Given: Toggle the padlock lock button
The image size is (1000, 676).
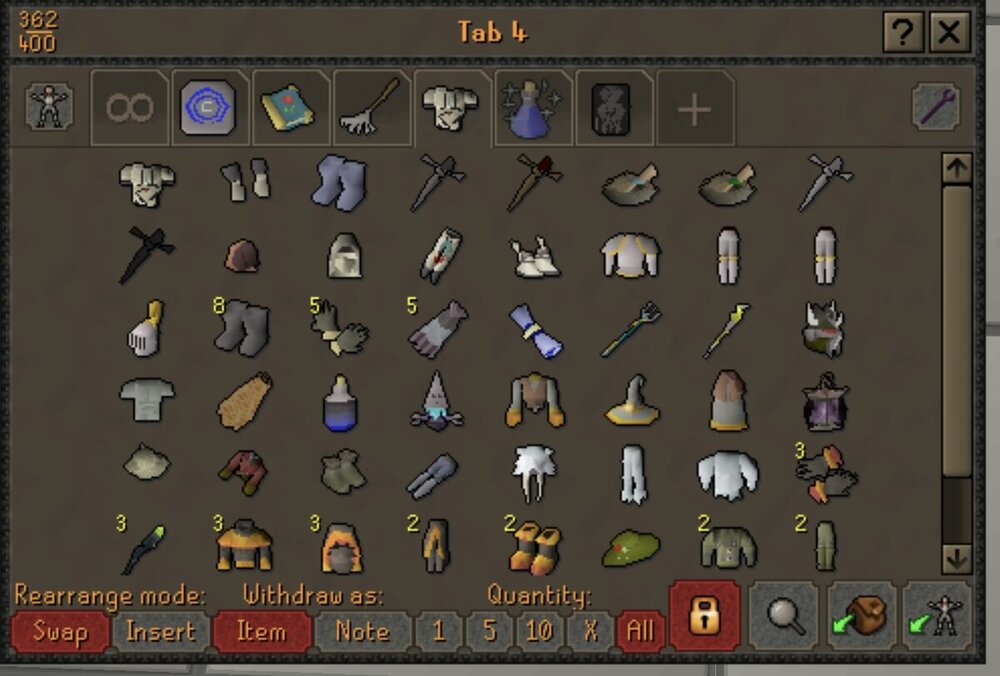Looking at the screenshot, I should 704,617.
